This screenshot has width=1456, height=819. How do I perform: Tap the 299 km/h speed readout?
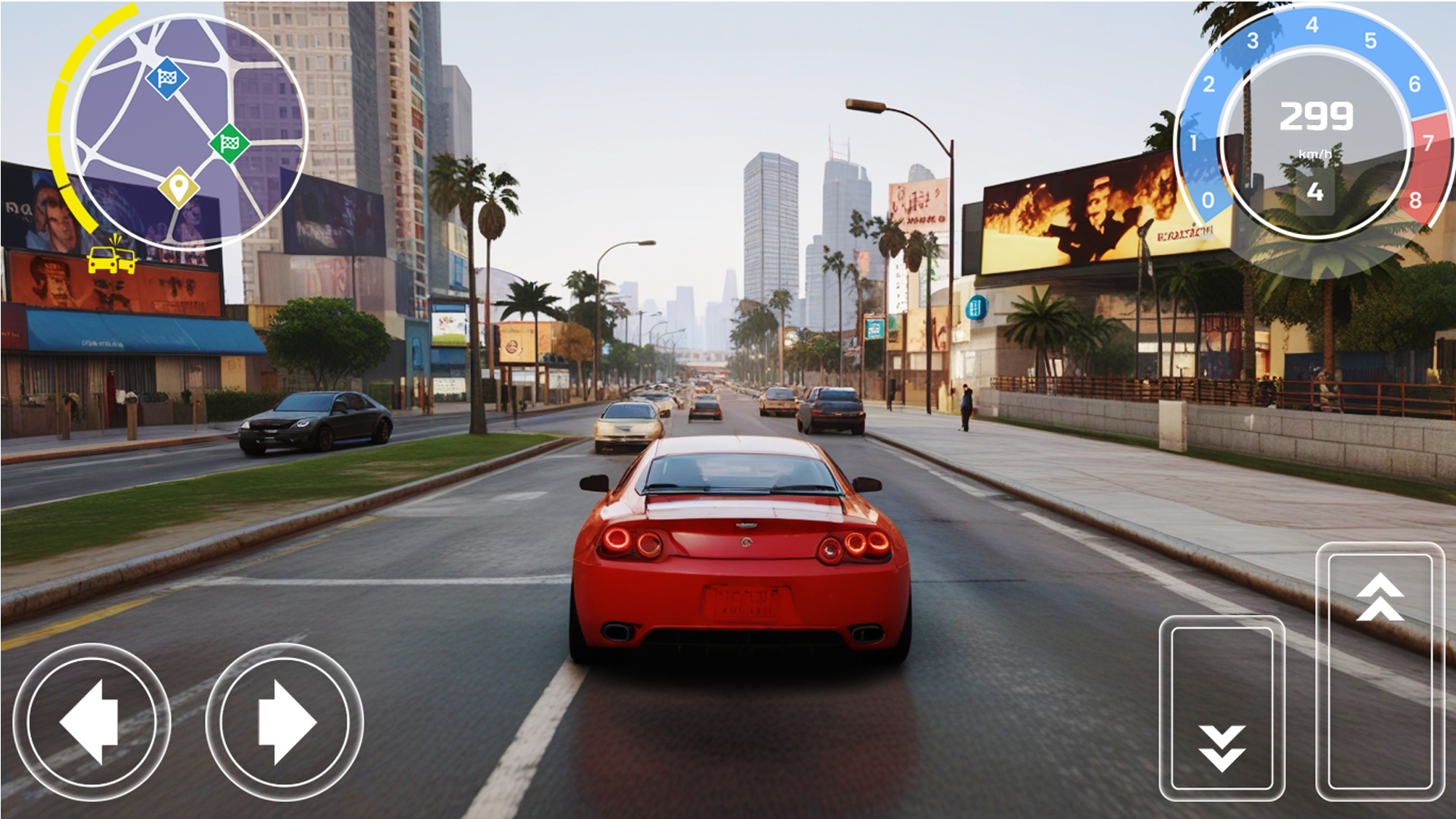click(x=1316, y=115)
